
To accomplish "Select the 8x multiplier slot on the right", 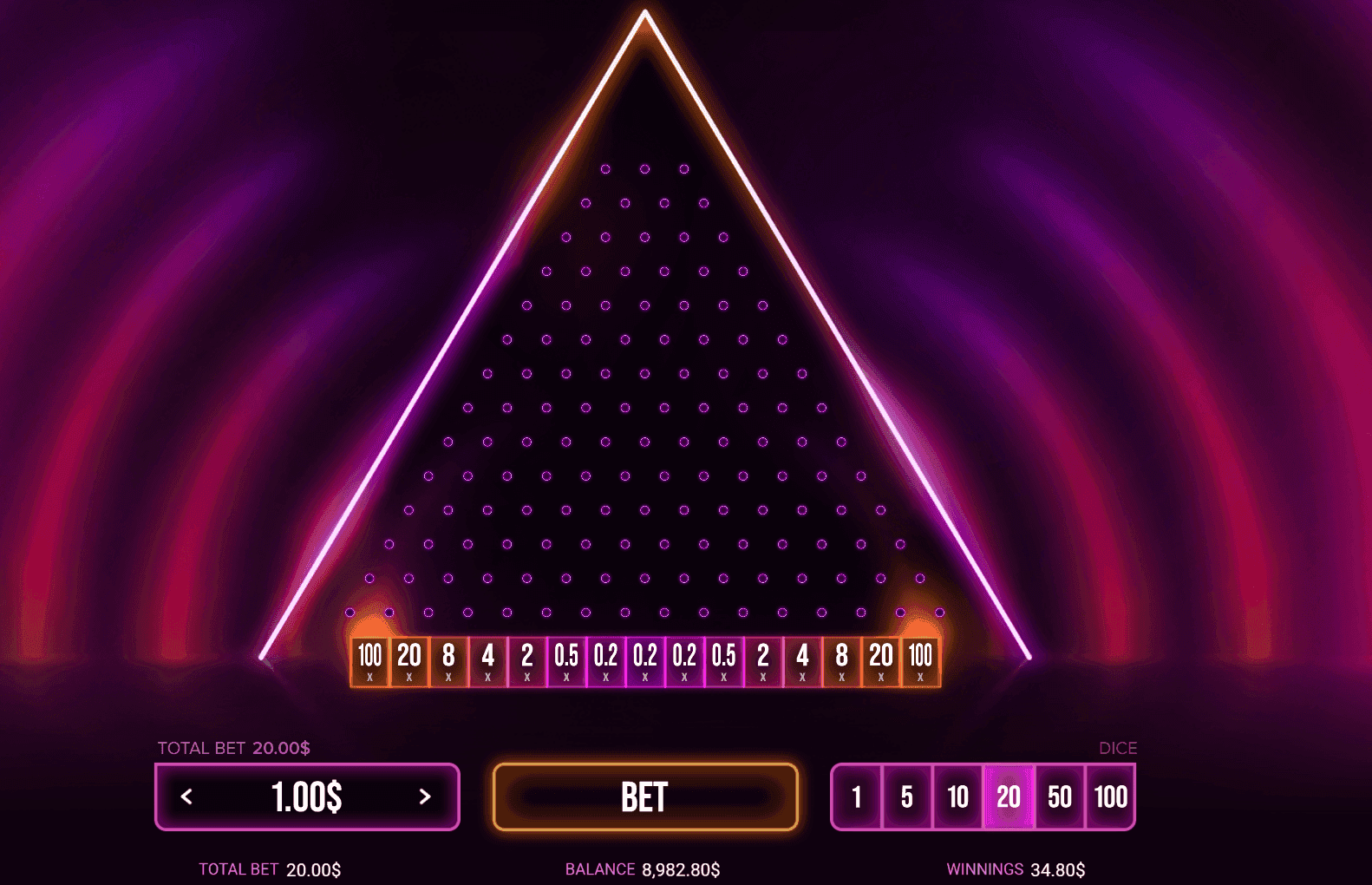I will click(x=841, y=659).
